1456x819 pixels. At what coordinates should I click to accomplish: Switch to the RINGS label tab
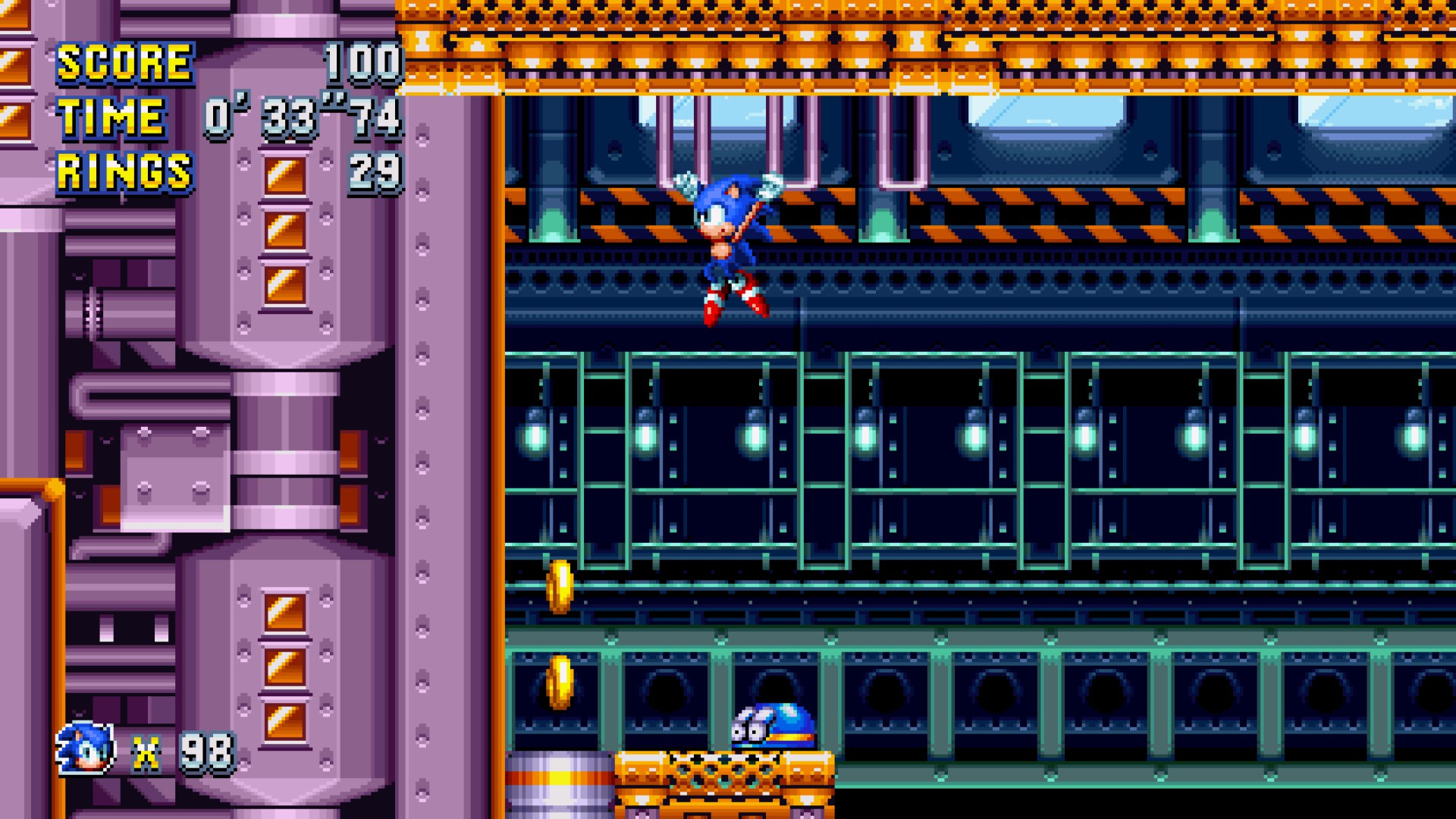tap(125, 171)
